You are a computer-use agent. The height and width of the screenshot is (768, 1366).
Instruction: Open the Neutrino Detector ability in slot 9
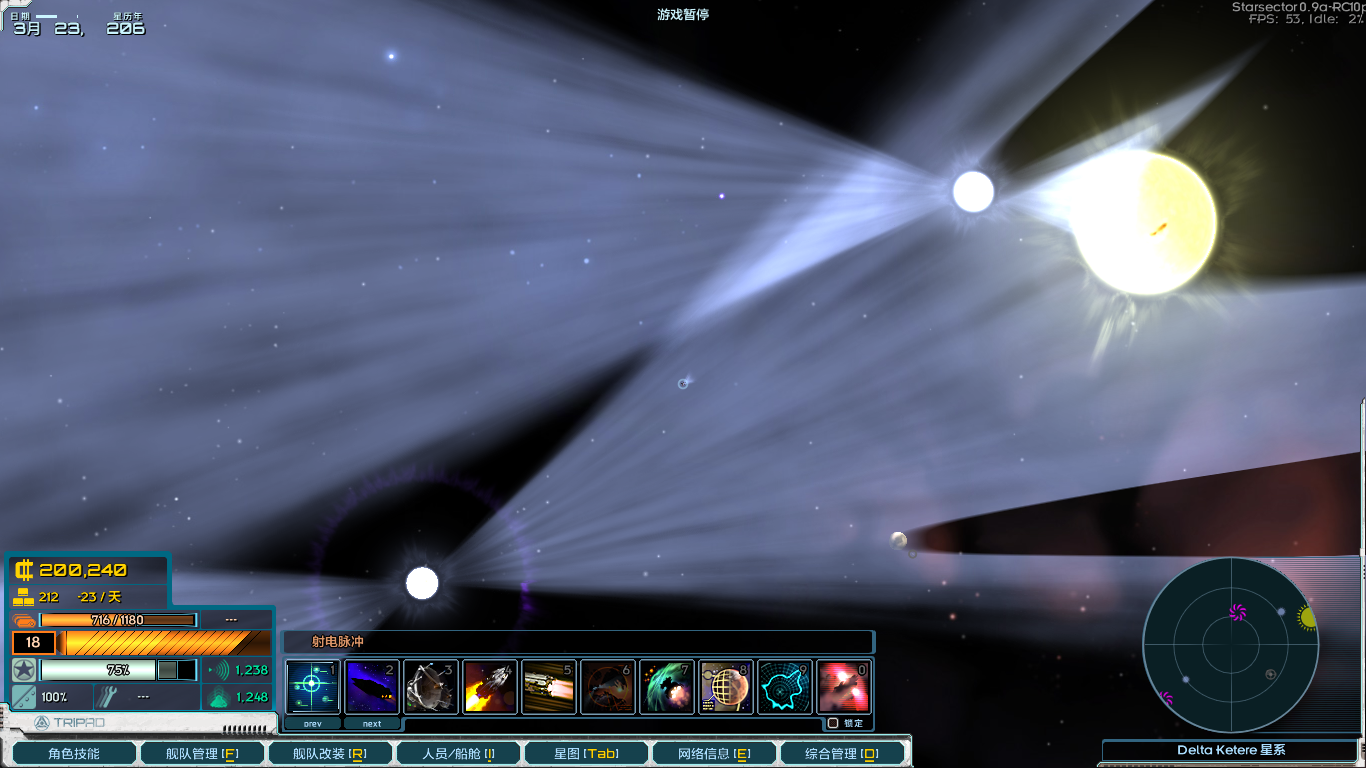coord(784,686)
